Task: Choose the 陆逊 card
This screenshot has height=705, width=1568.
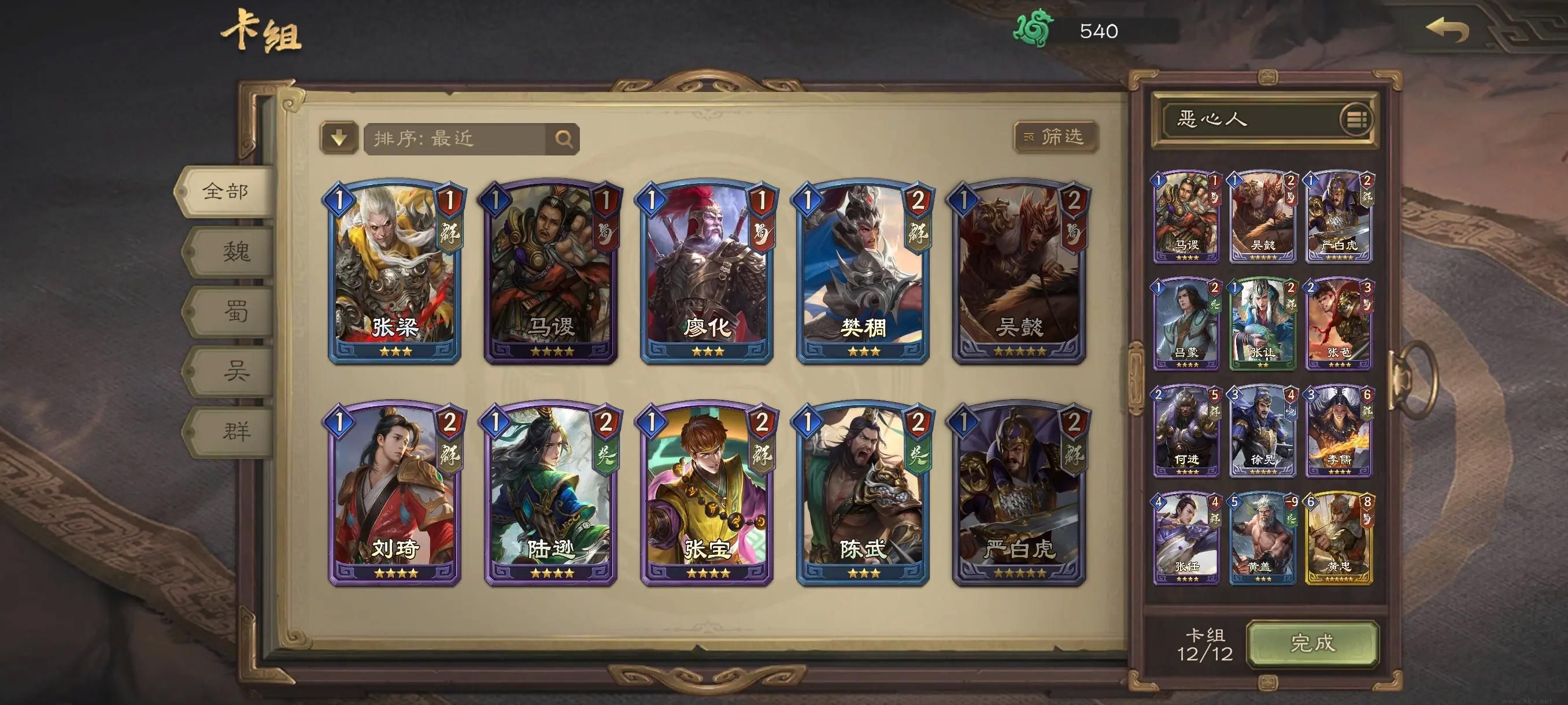Action: 551,493
